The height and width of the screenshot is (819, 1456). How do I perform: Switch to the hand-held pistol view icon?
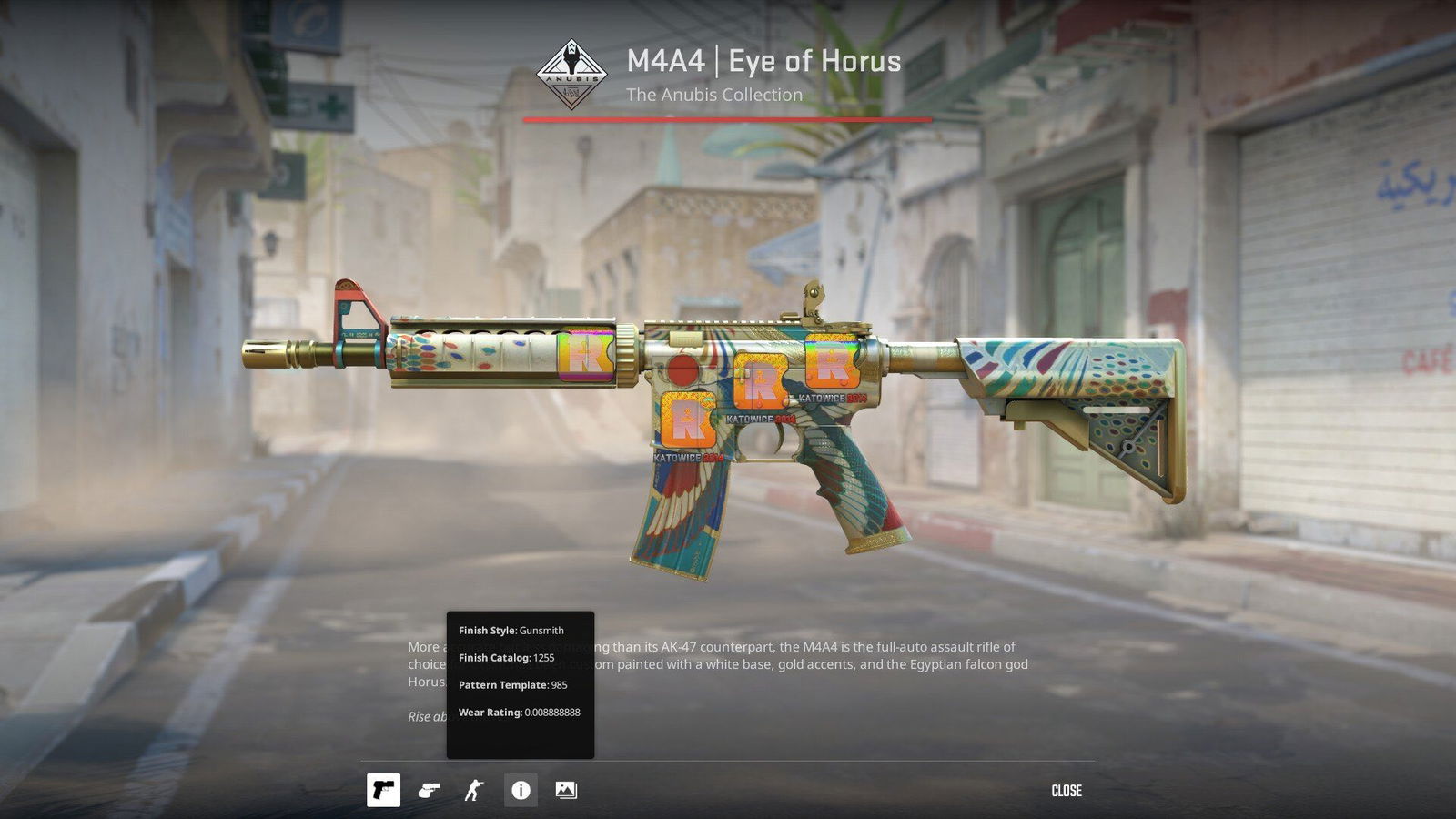point(429,791)
